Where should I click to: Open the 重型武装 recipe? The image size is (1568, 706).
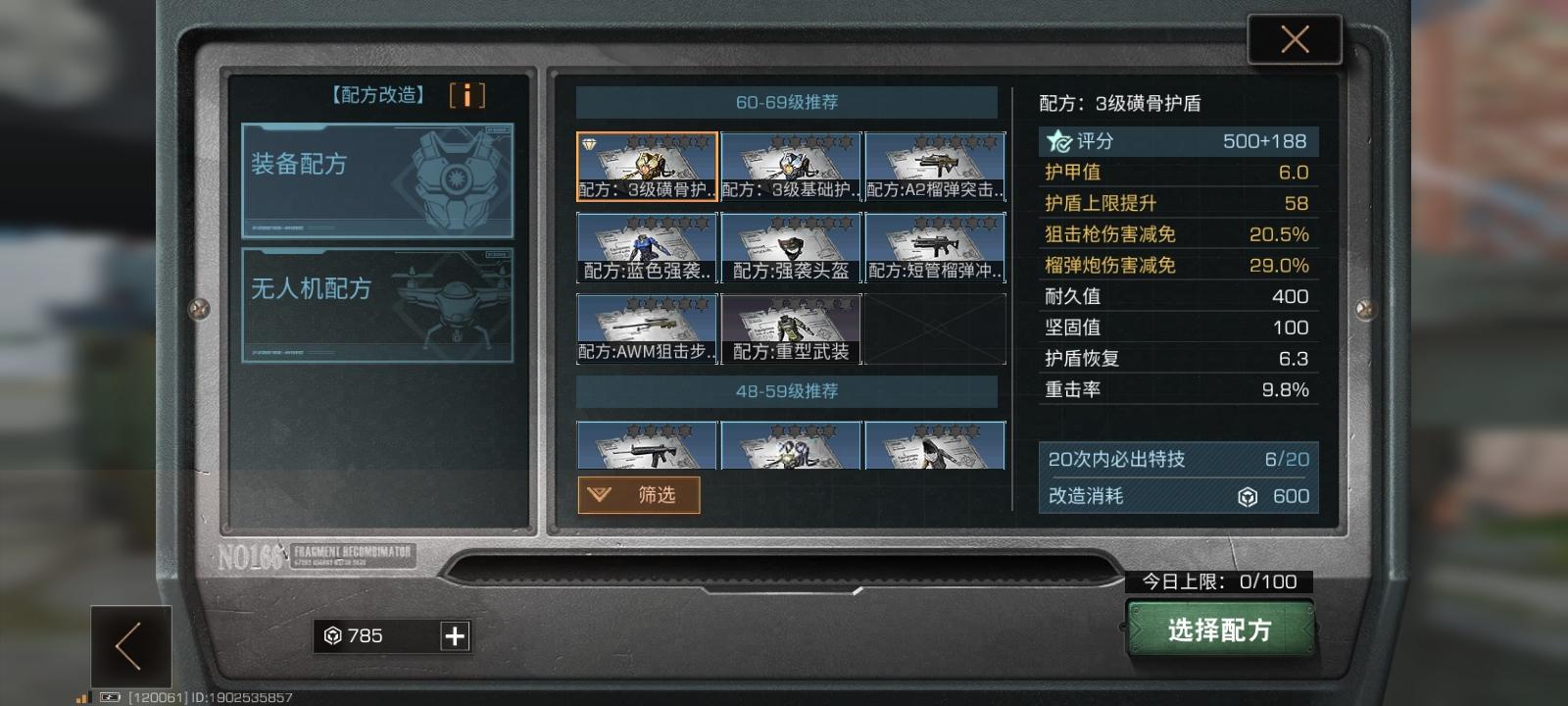point(792,328)
